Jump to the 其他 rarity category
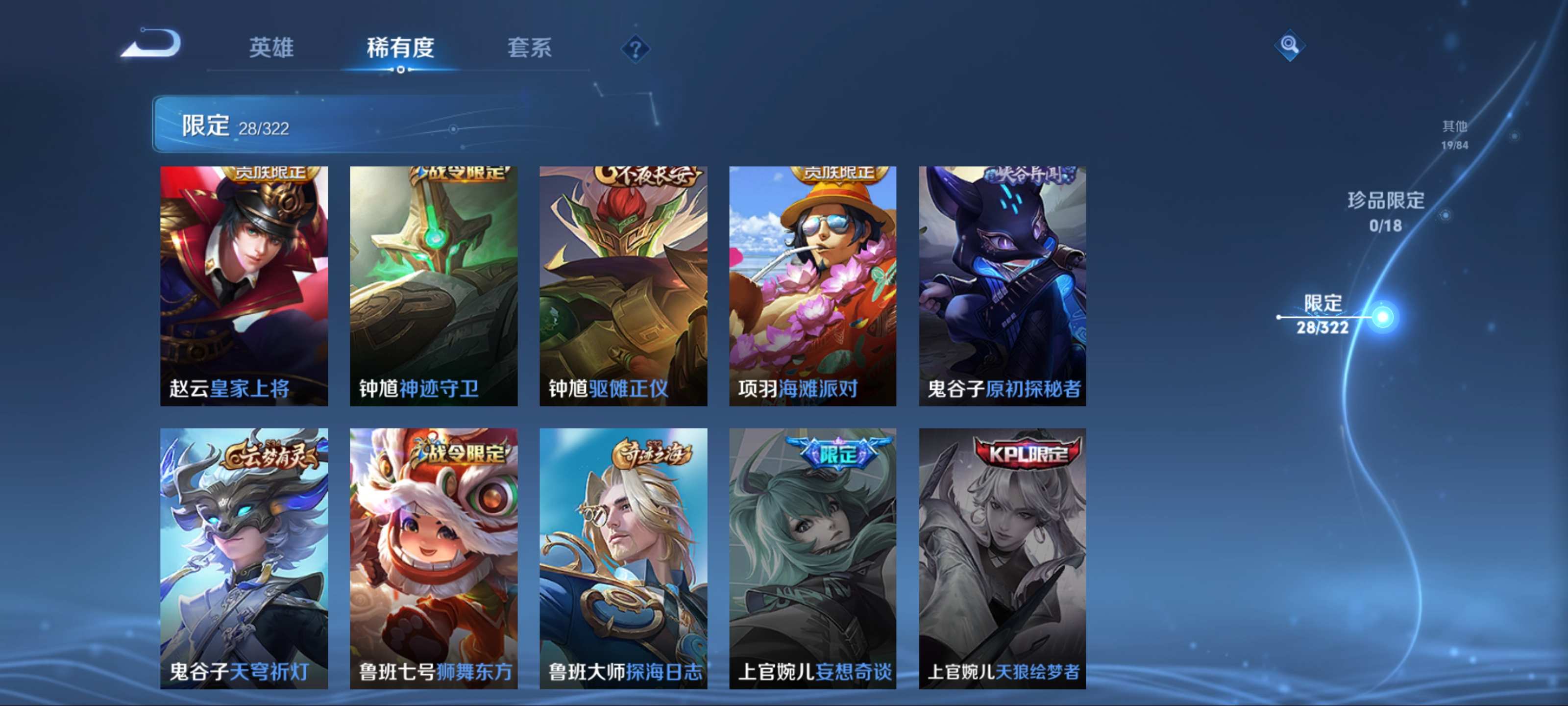The width and height of the screenshot is (1568, 706). [x=1454, y=135]
